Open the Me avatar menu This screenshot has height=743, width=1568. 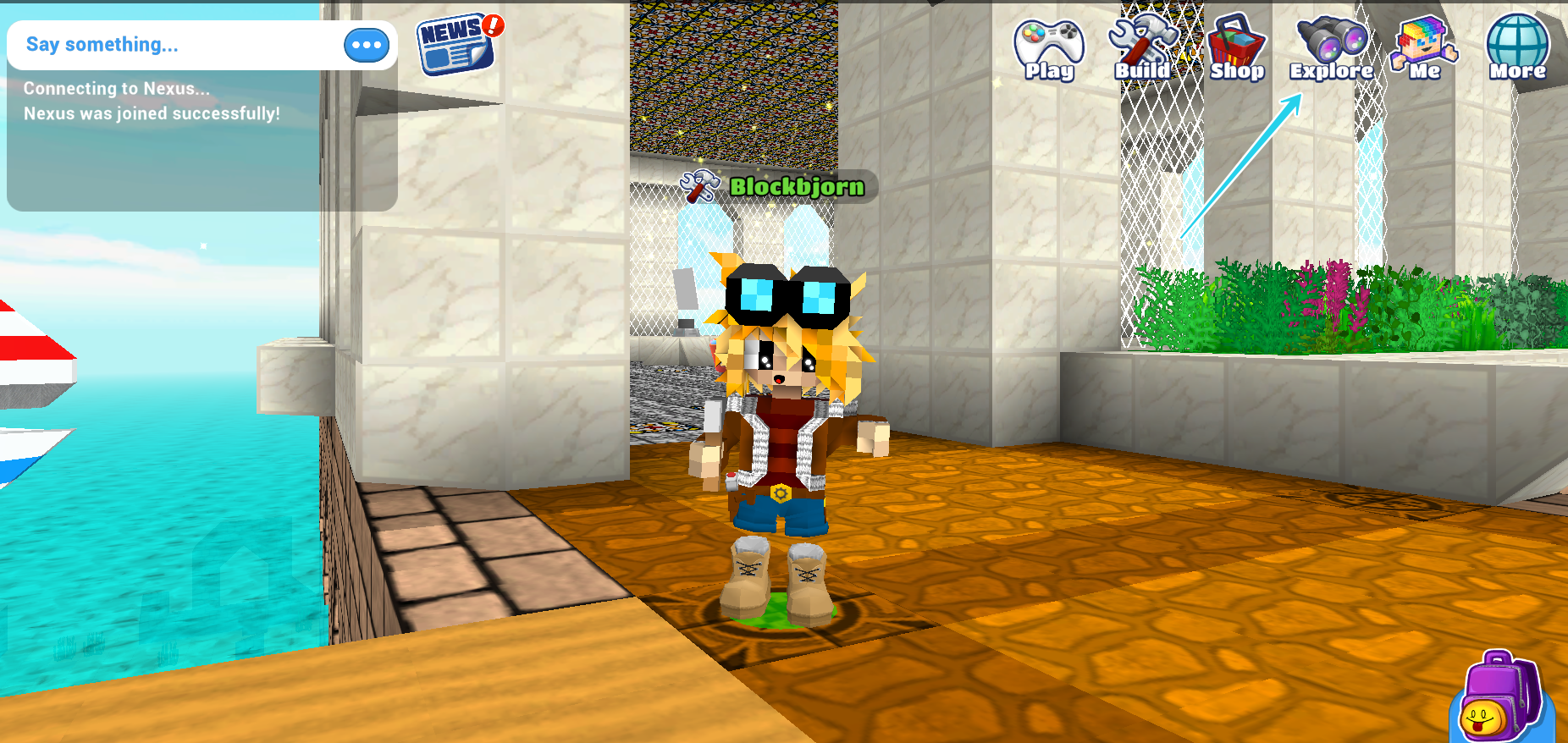[1424, 49]
